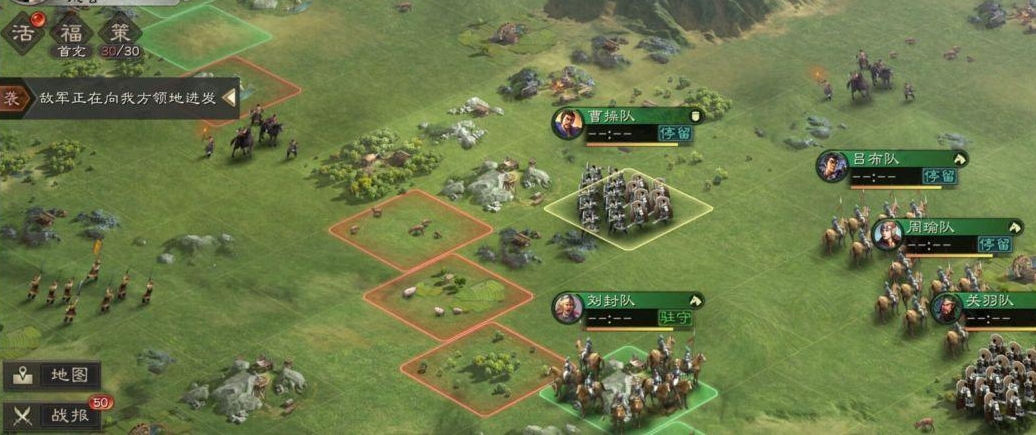Collapse the enemy-approaching alert banner arrow
This screenshot has height=435, width=1036.
tap(229, 98)
